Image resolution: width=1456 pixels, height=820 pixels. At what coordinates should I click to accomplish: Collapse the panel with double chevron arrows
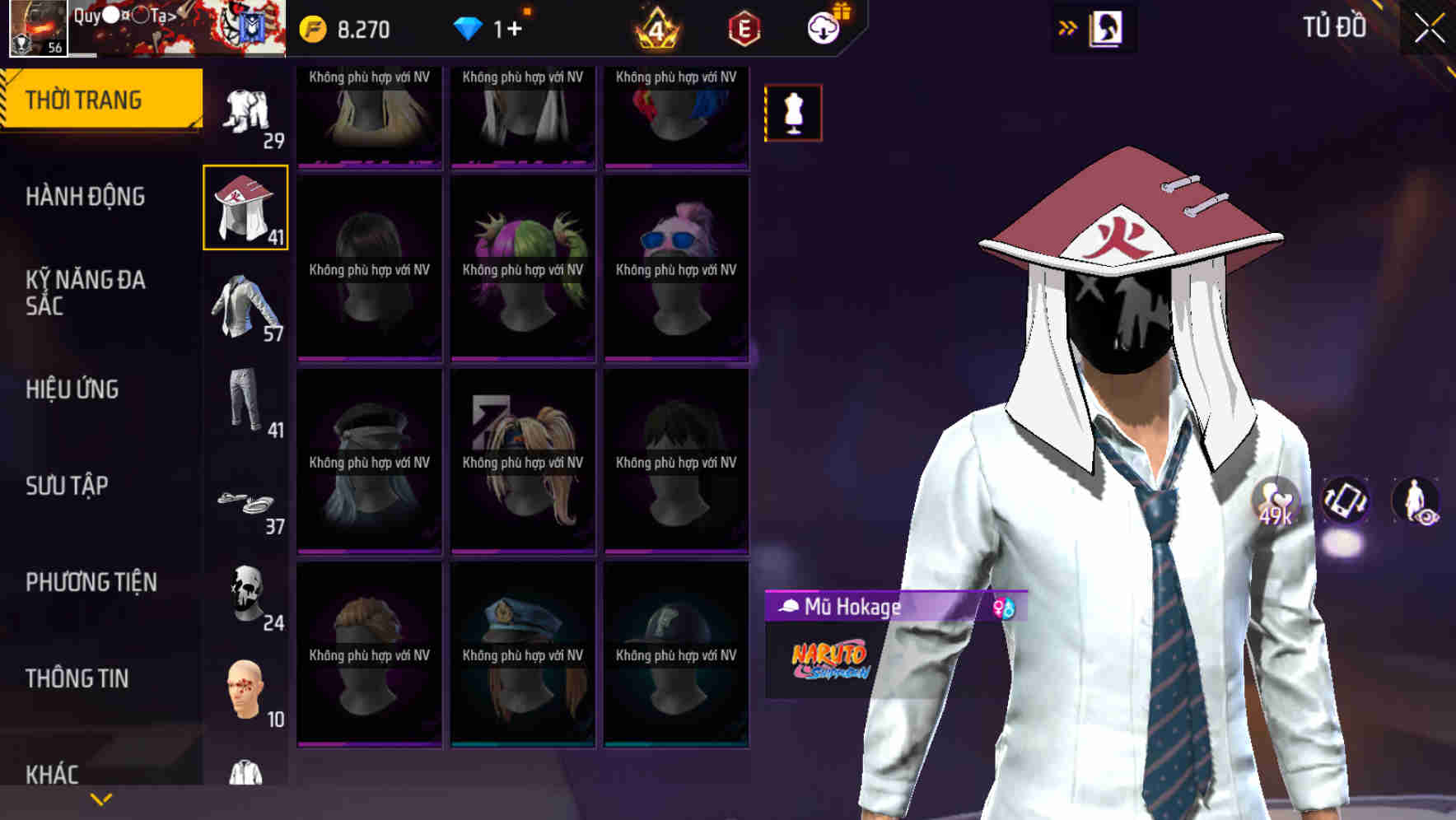[1068, 27]
